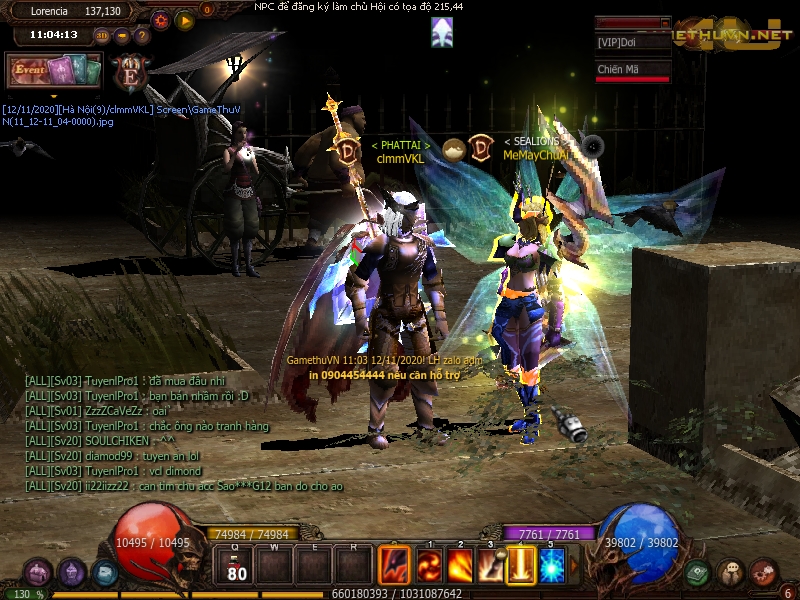Click the arrow button beside 3D
The width and height of the screenshot is (800, 600).
(122, 36)
